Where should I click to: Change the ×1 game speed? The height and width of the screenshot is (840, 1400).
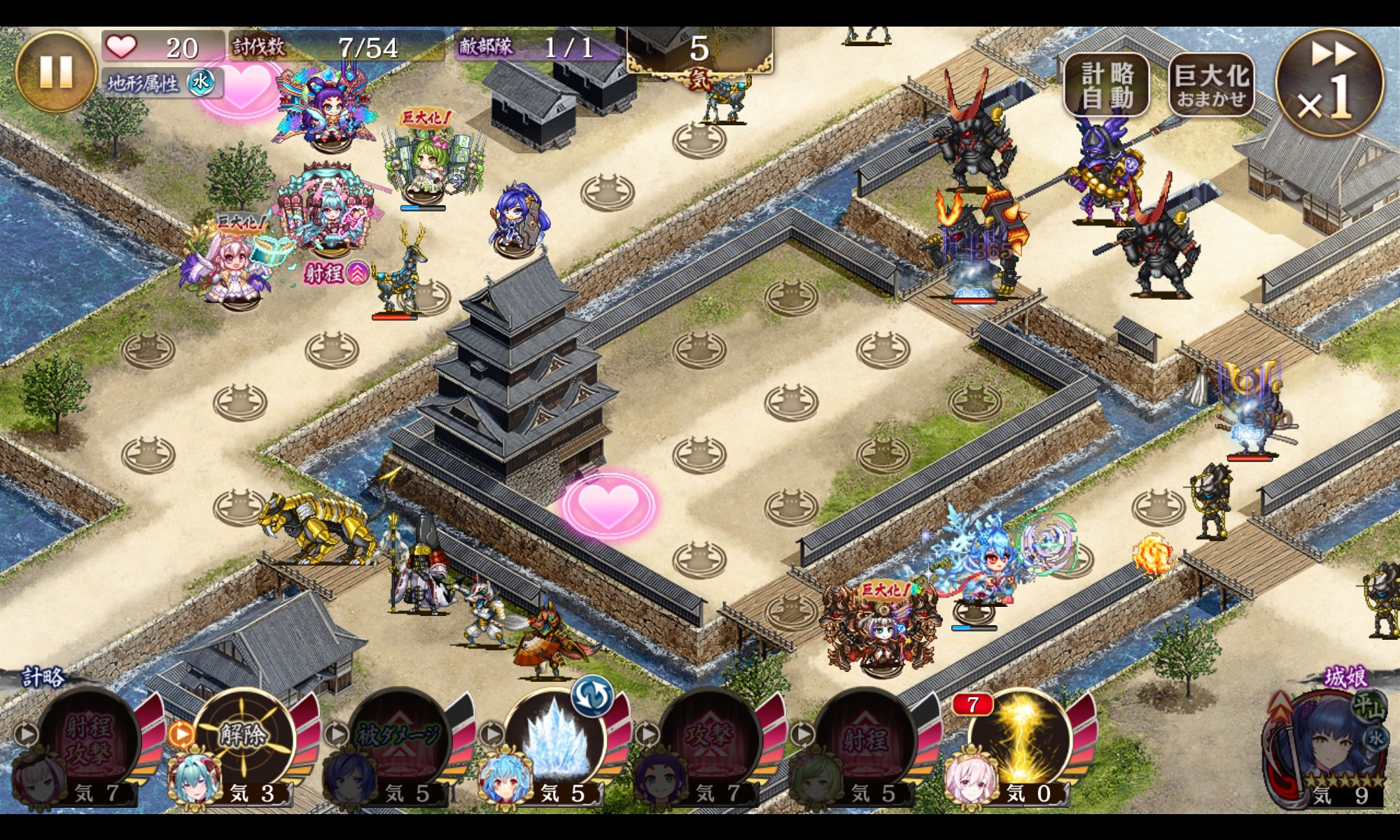1329,82
